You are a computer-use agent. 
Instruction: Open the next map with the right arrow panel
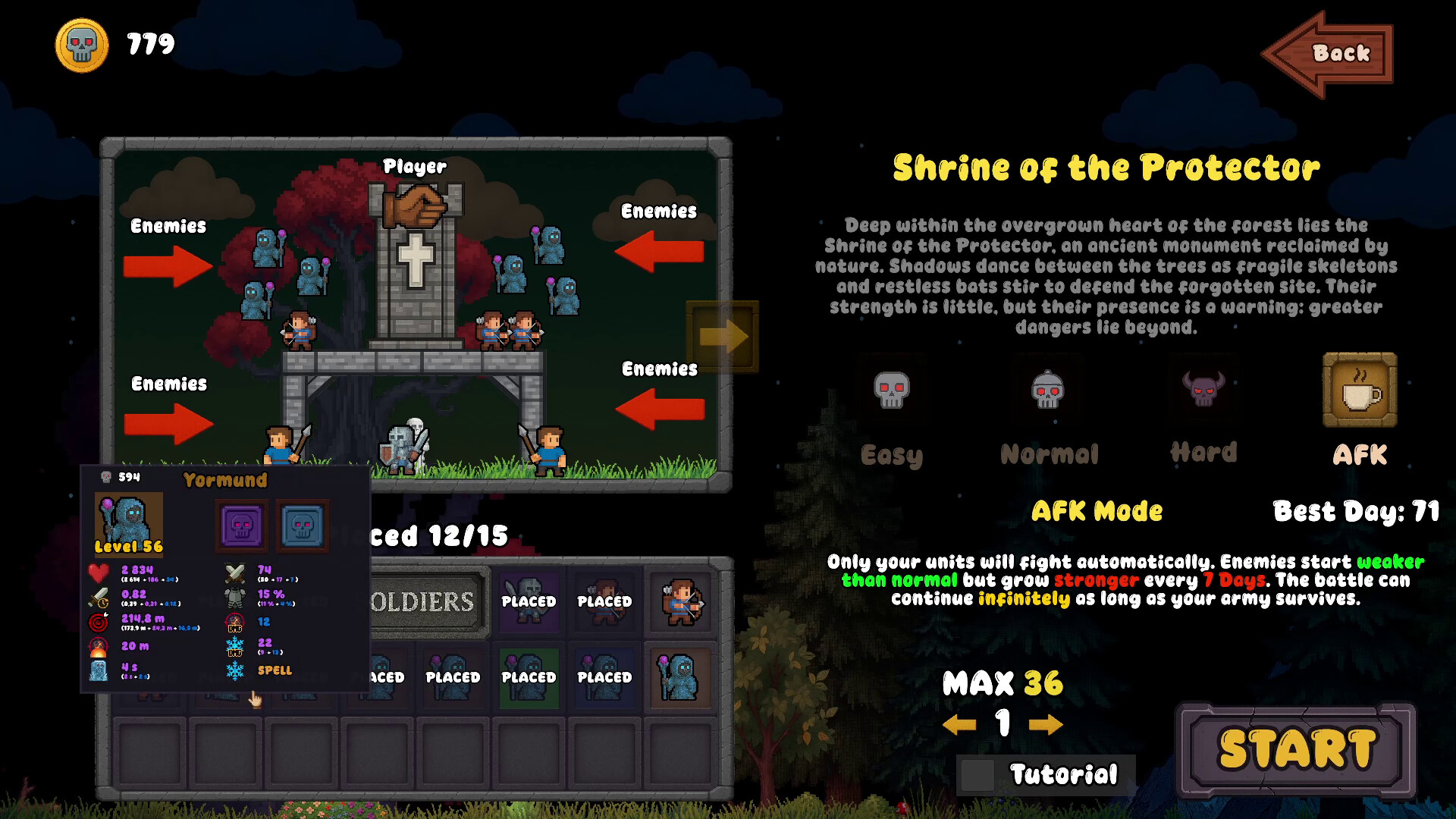[721, 336]
